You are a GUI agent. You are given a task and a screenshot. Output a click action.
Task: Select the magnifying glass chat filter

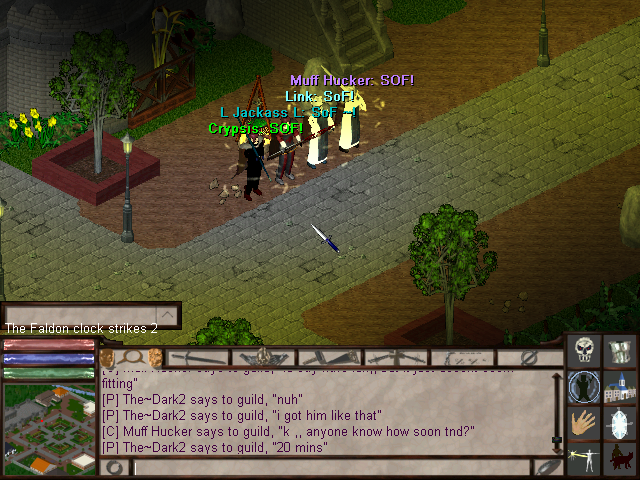(130, 357)
